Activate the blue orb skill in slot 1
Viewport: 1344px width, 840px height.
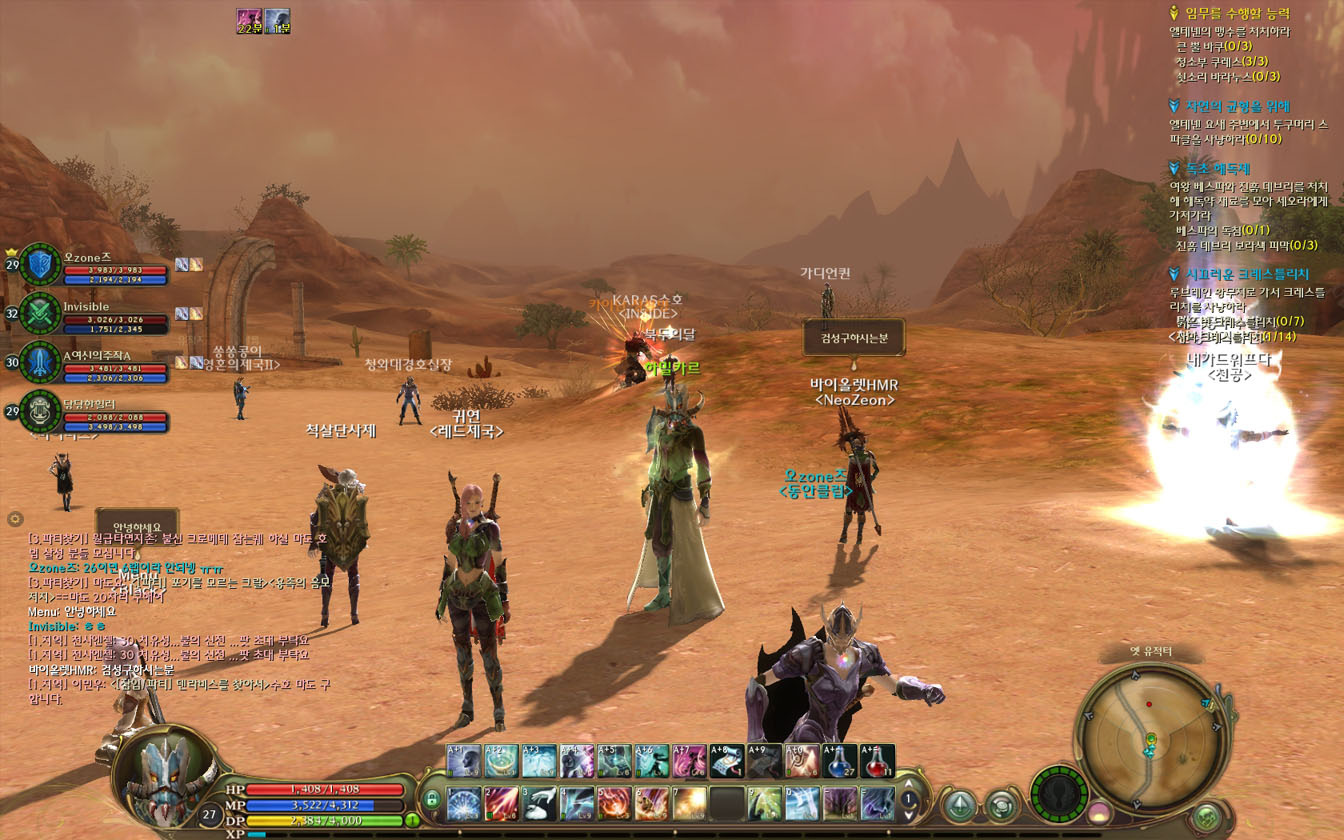tap(464, 803)
